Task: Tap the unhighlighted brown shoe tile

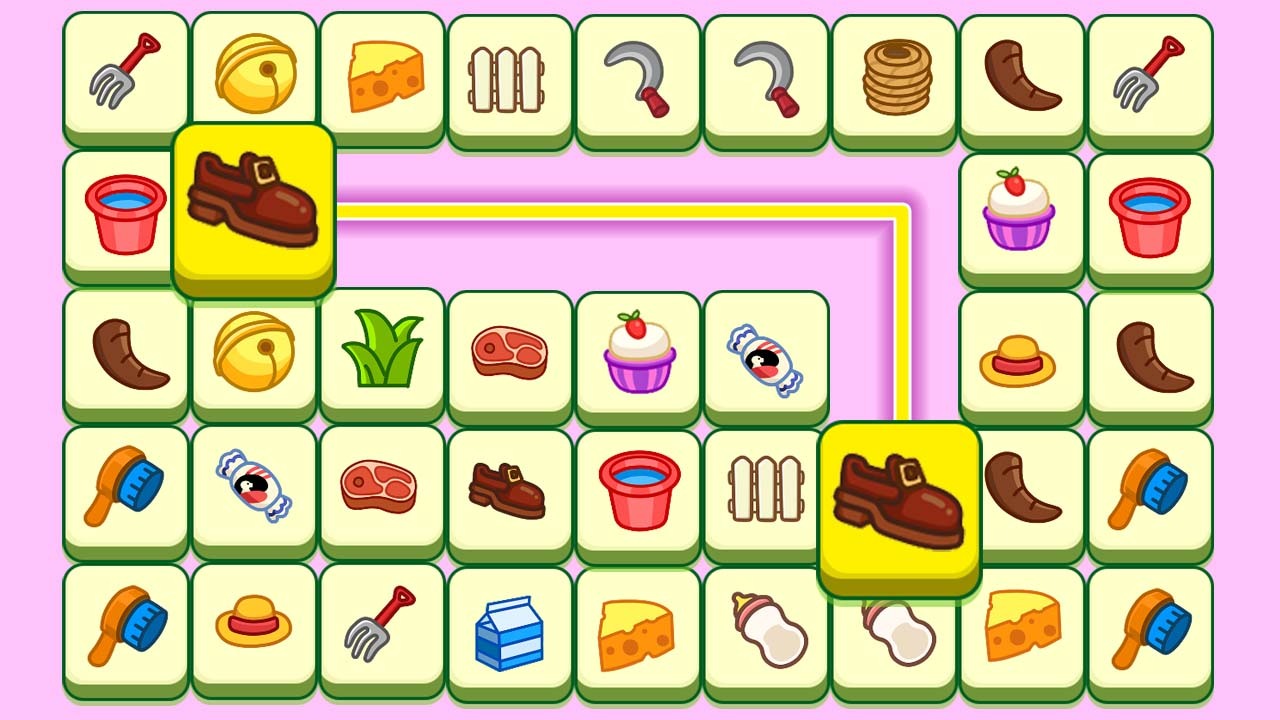Action: [x=509, y=492]
